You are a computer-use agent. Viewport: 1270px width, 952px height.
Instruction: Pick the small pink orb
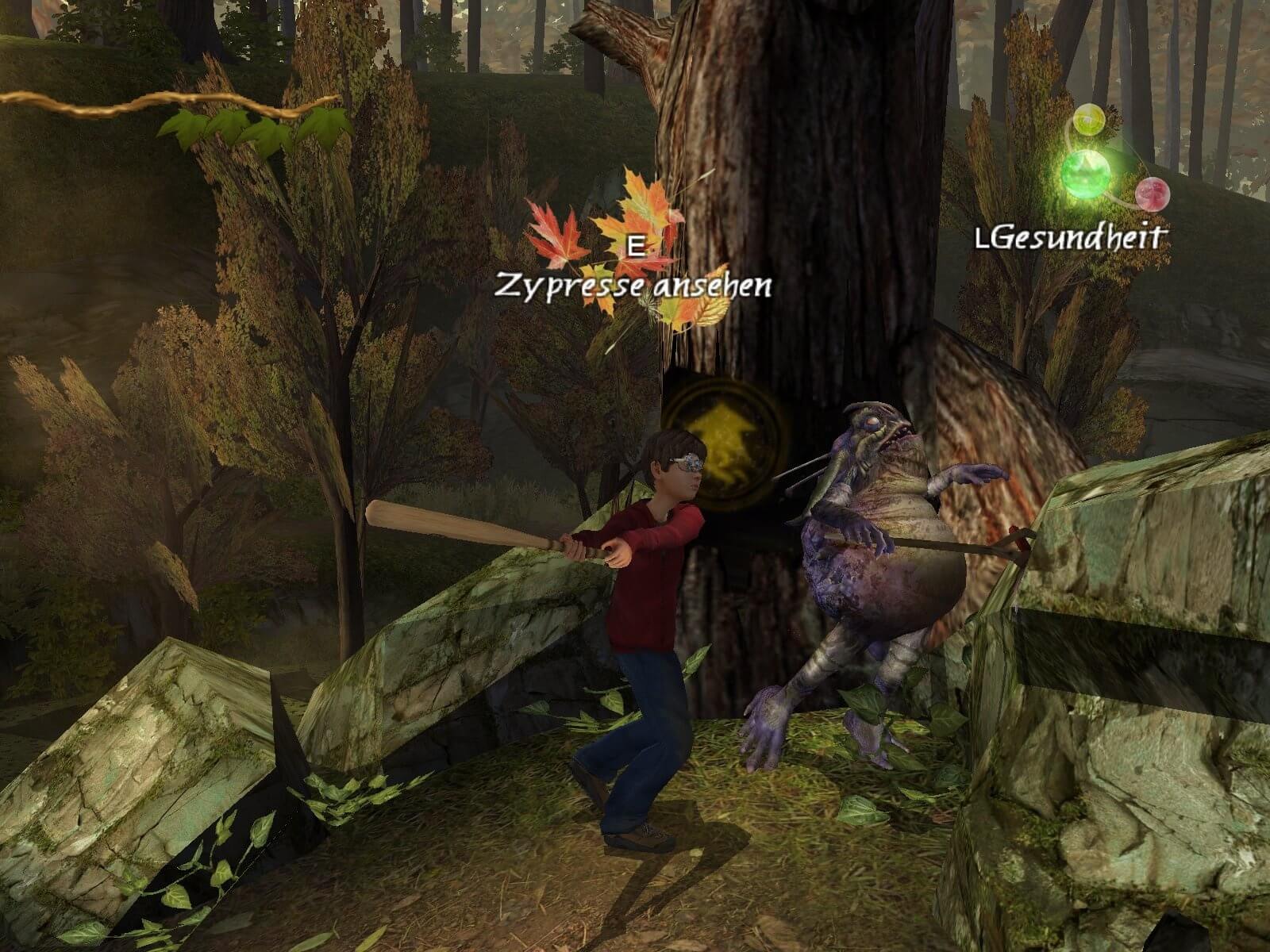coord(1153,192)
